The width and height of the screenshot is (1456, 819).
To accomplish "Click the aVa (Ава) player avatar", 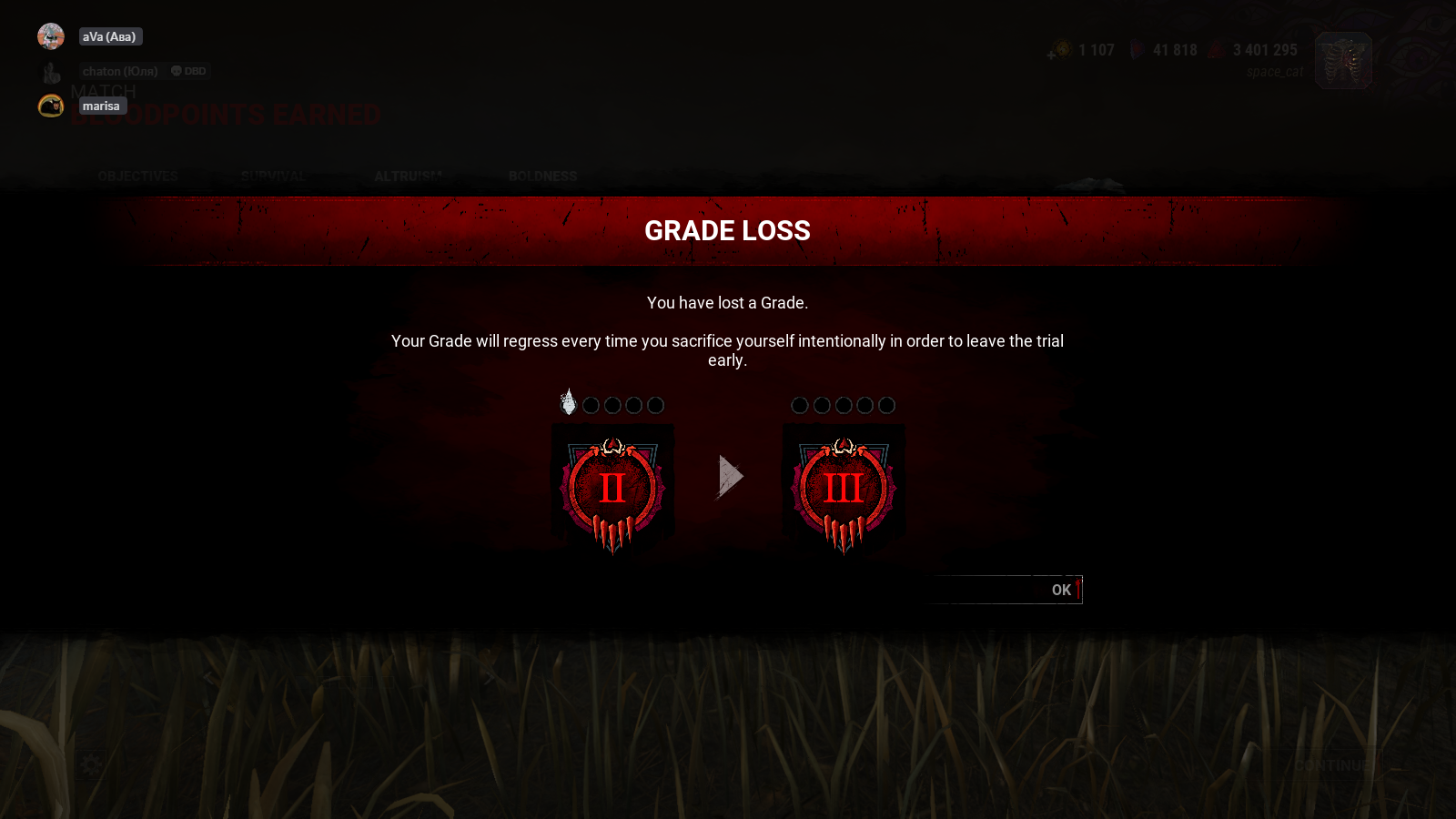I will (51, 35).
